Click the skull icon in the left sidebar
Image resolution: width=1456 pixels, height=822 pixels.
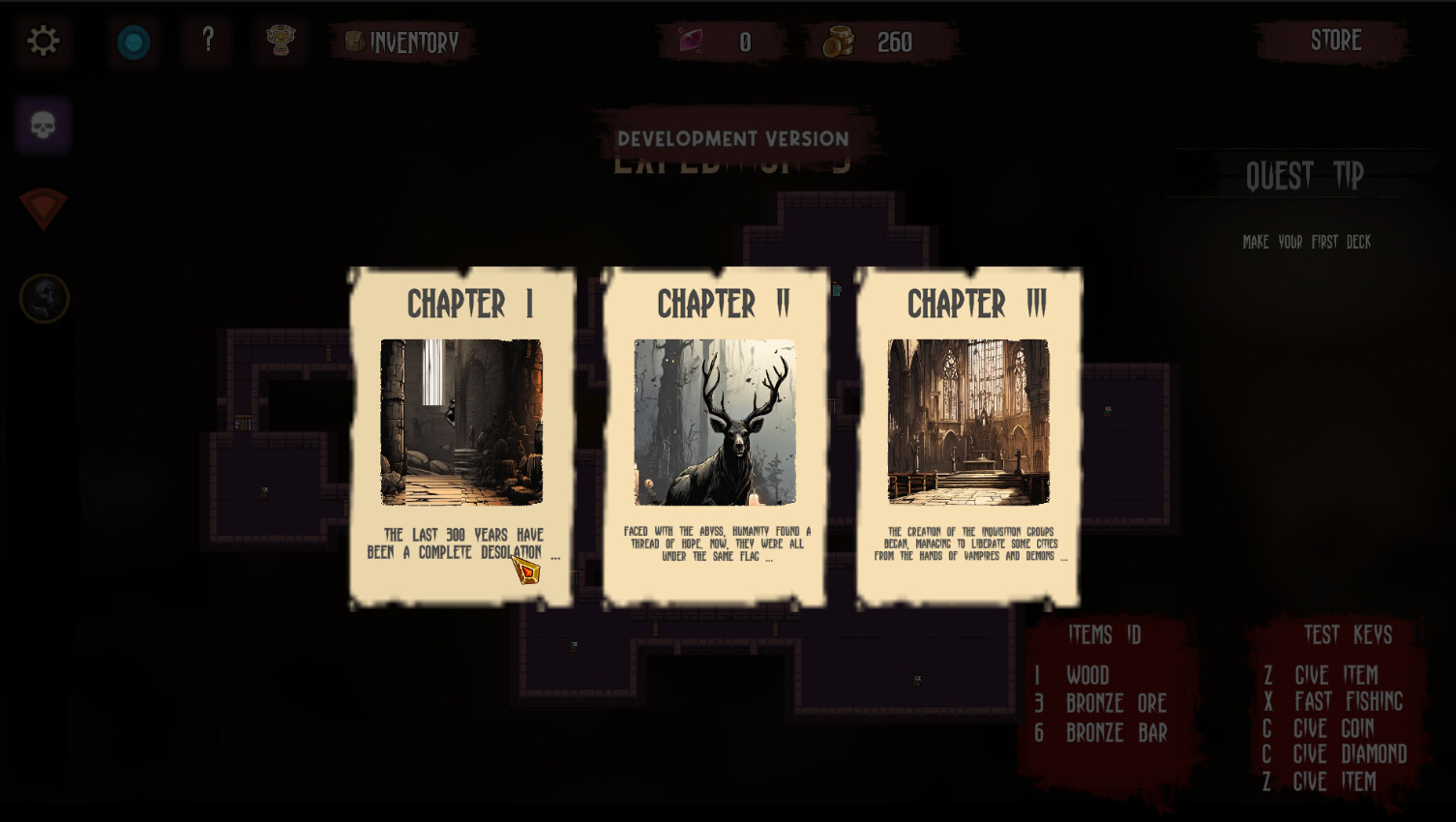tap(42, 124)
